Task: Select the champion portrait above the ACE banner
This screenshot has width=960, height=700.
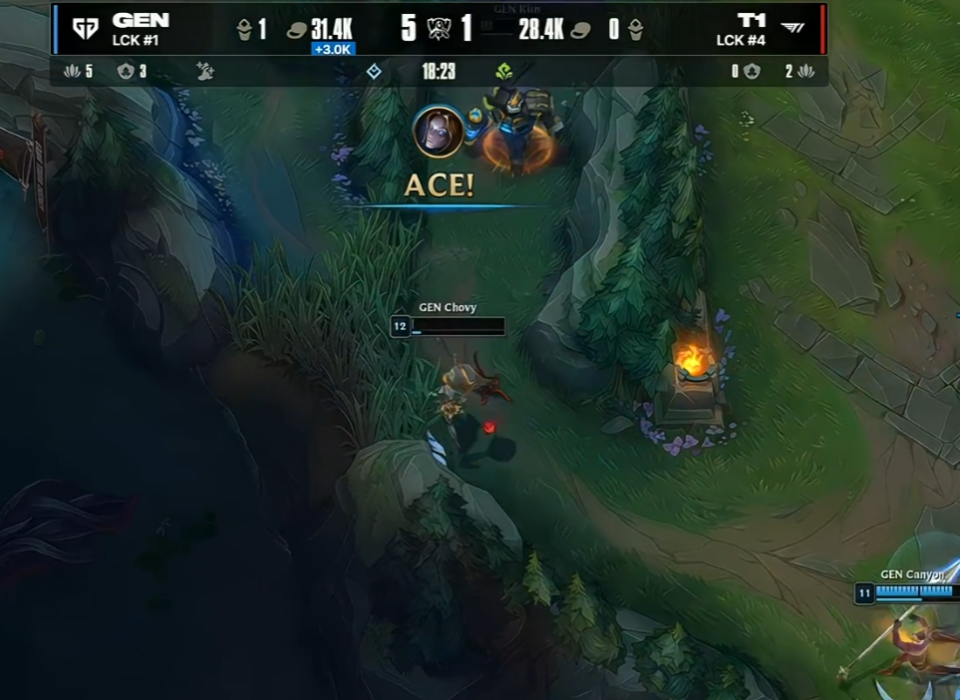Action: (x=438, y=131)
